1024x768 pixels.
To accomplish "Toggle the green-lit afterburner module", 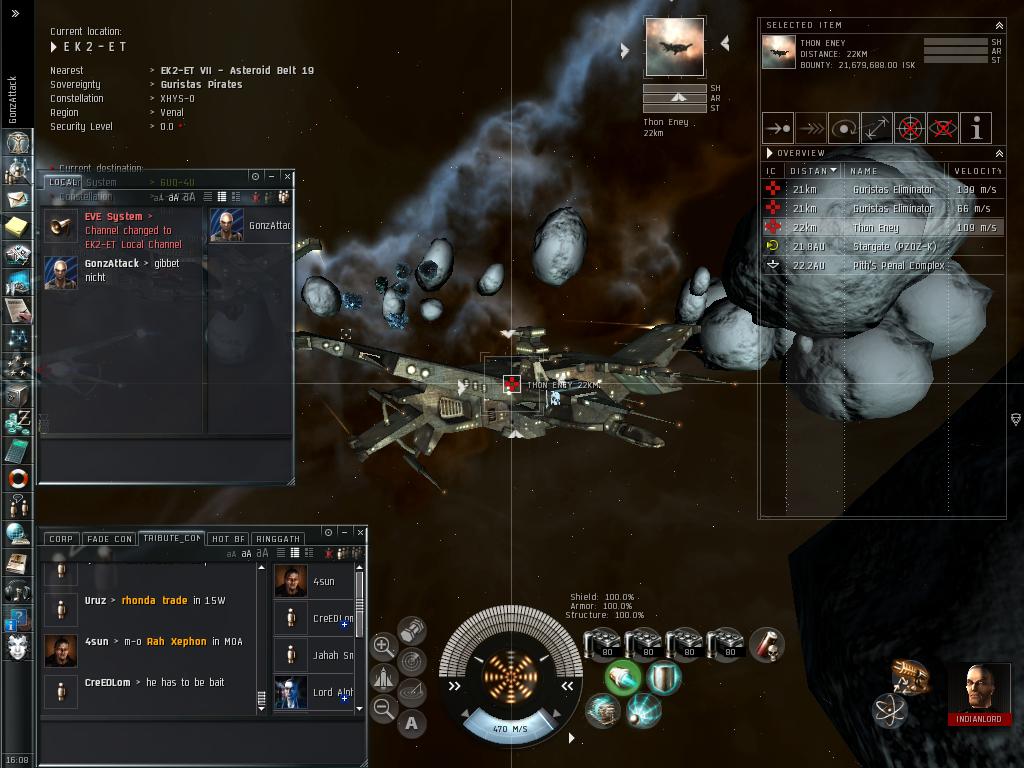I will [x=622, y=678].
